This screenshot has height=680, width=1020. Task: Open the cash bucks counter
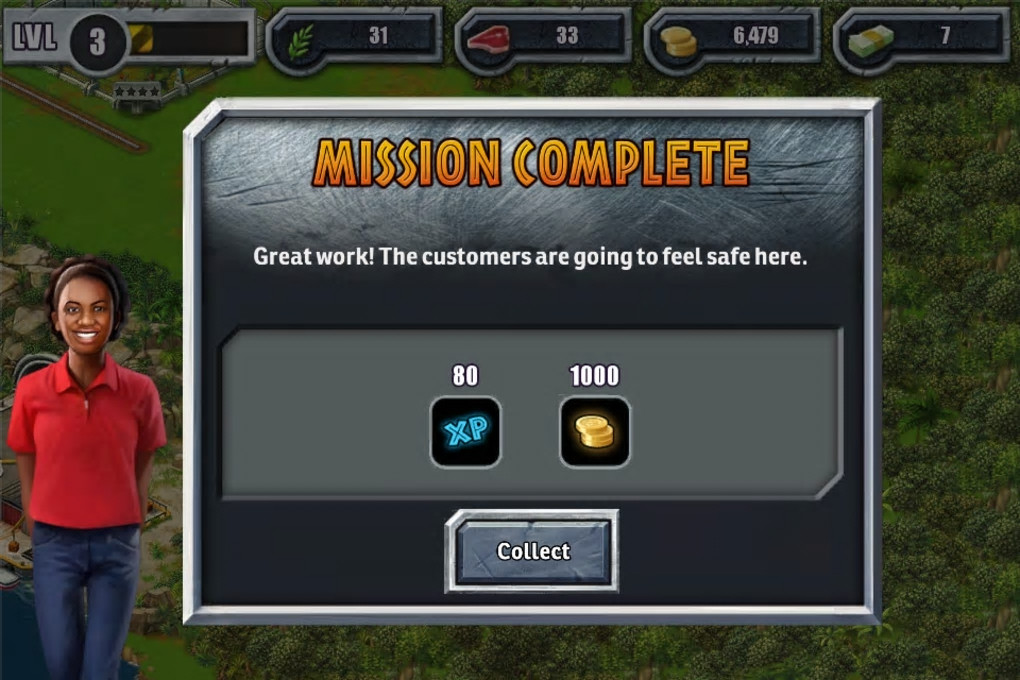(921, 38)
